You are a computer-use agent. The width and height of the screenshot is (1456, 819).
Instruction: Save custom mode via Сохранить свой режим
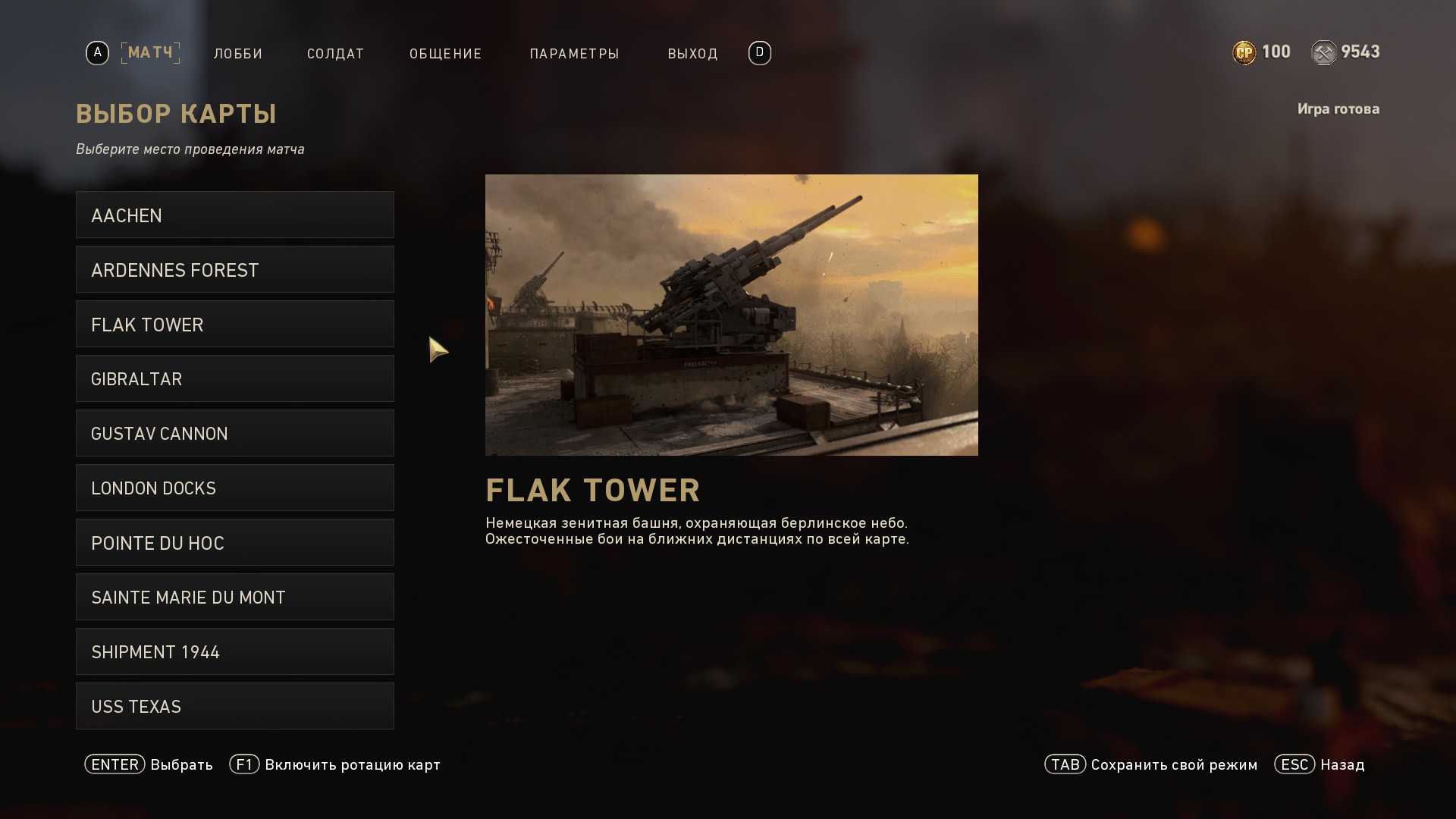click(x=1151, y=764)
